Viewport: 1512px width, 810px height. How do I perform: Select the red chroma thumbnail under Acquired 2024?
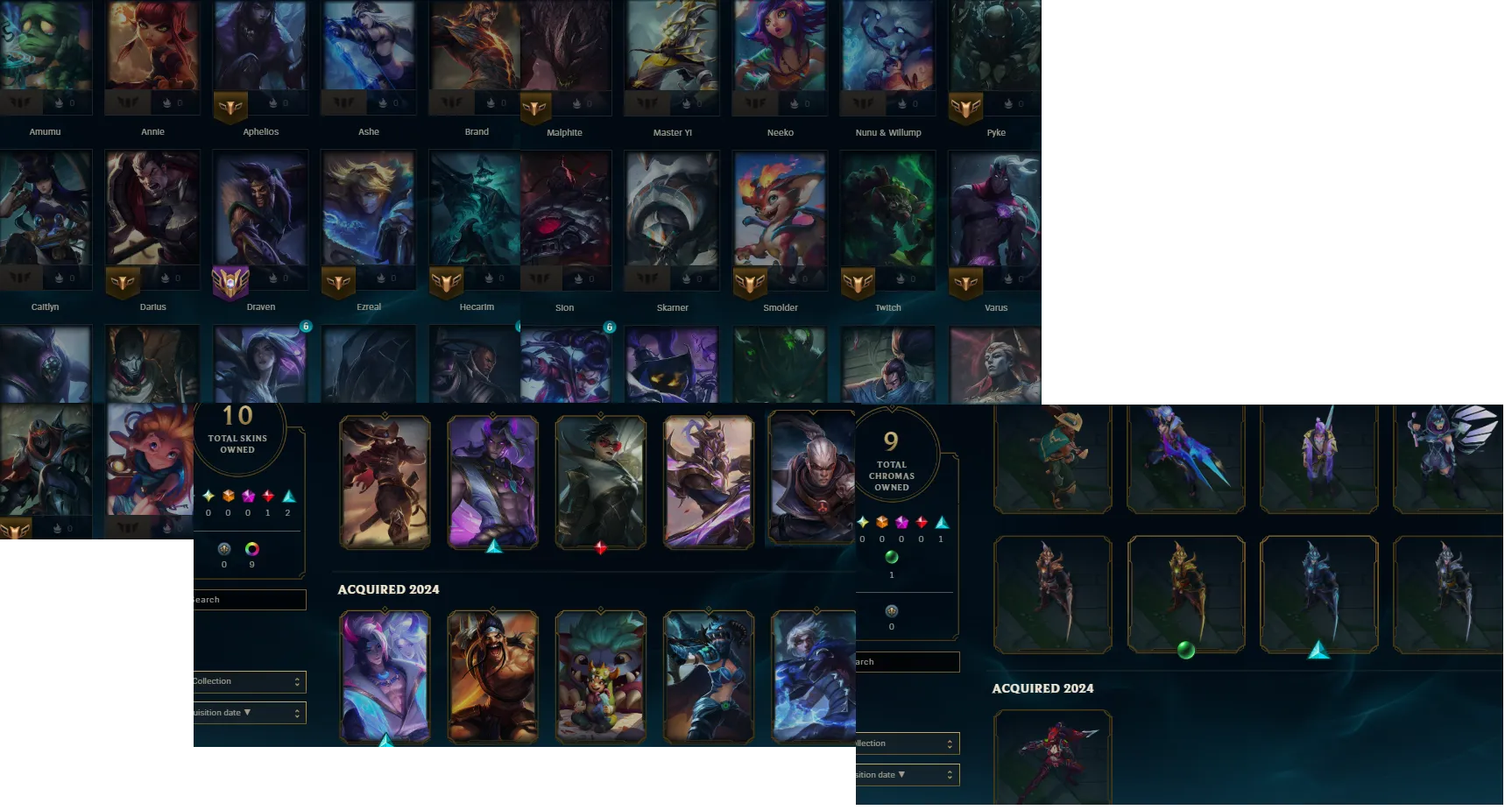(x=1051, y=757)
